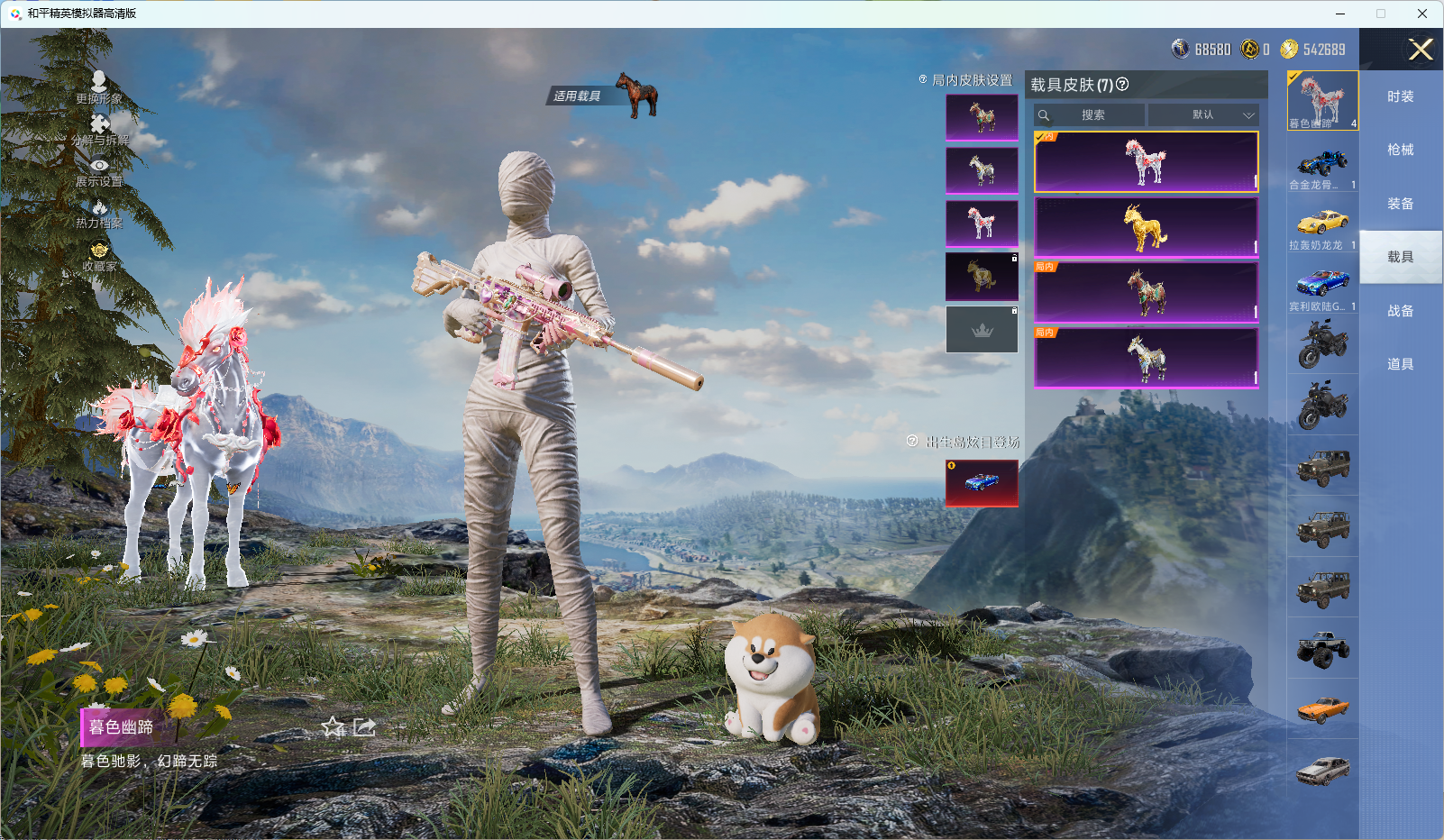This screenshot has width=1444, height=840.
Task: Open the 道具 tab
Action: (x=1400, y=364)
